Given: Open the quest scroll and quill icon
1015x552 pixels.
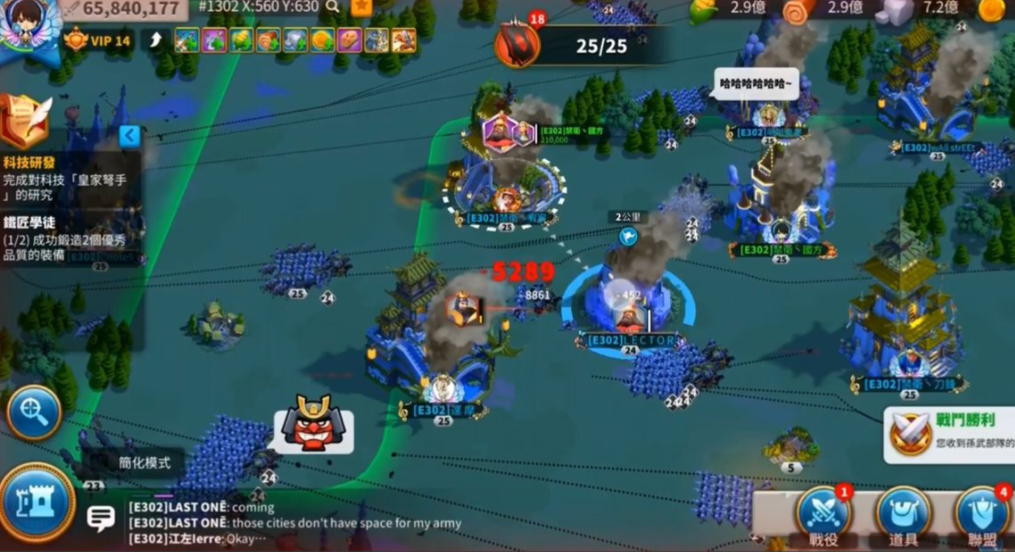Looking at the screenshot, I should tap(24, 122).
